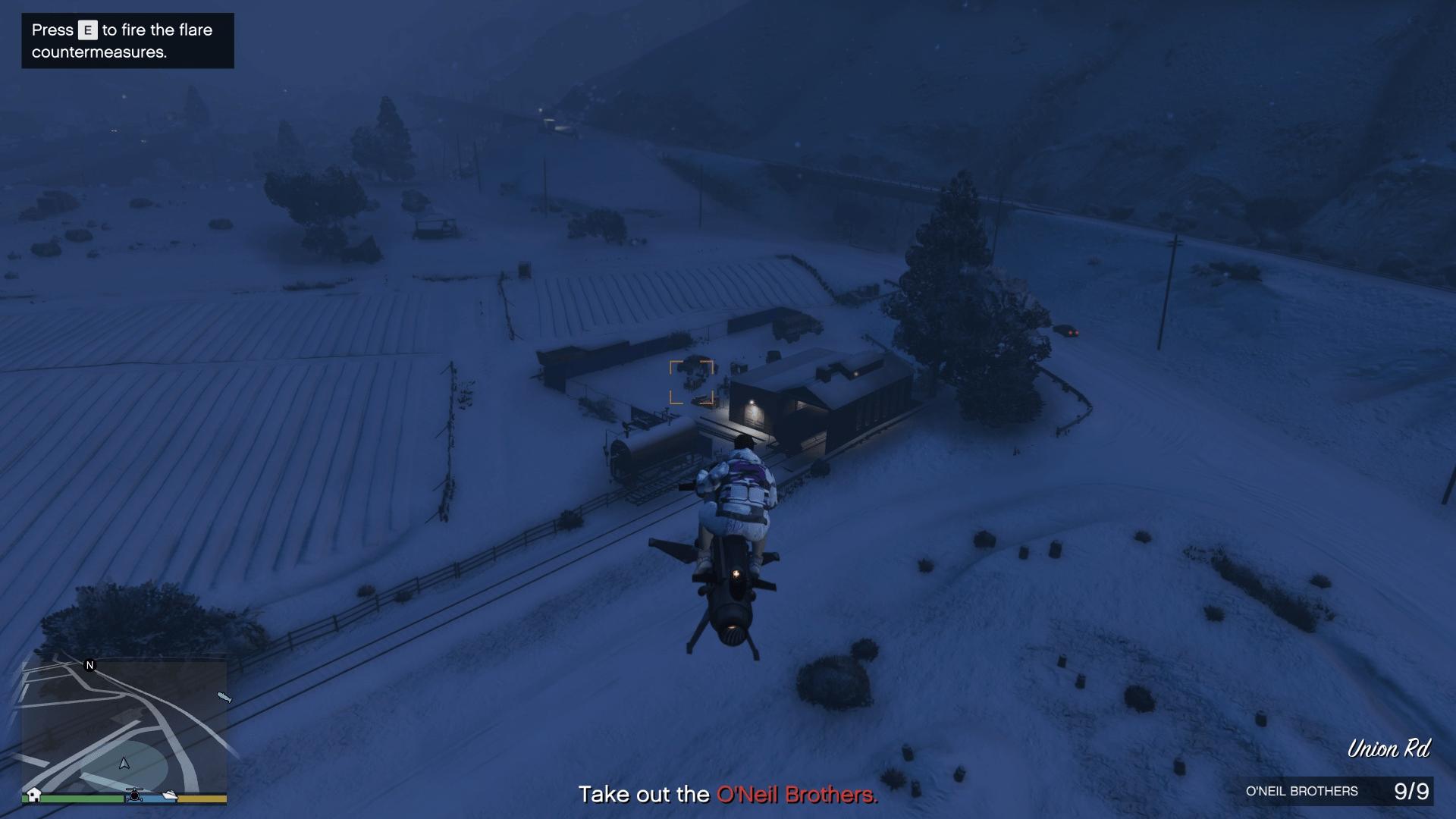The height and width of the screenshot is (819, 1456).
Task: Select the player arrow blip on the minimap
Action: (x=124, y=764)
